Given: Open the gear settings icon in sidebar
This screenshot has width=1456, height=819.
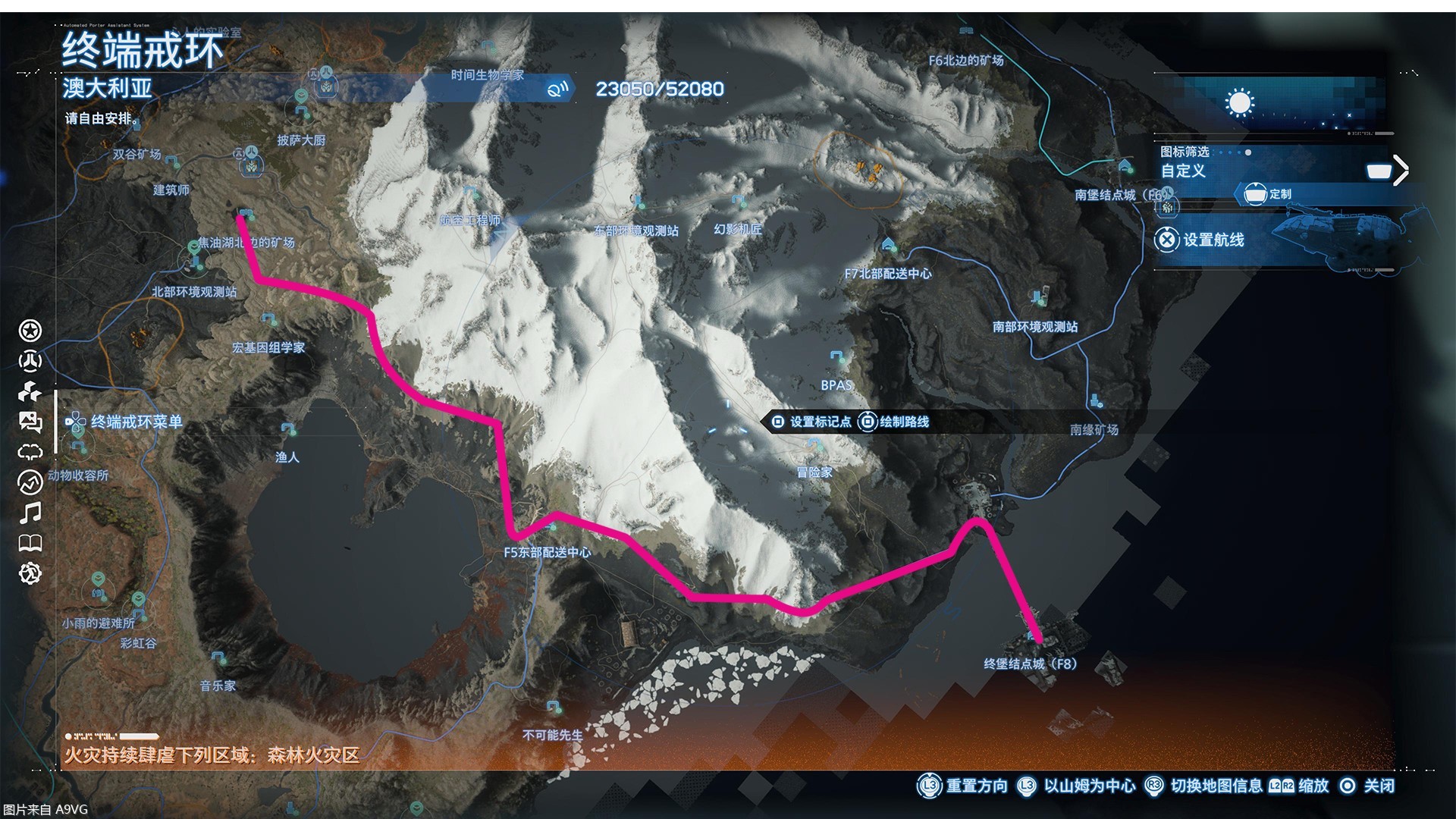Looking at the screenshot, I should point(30,573).
